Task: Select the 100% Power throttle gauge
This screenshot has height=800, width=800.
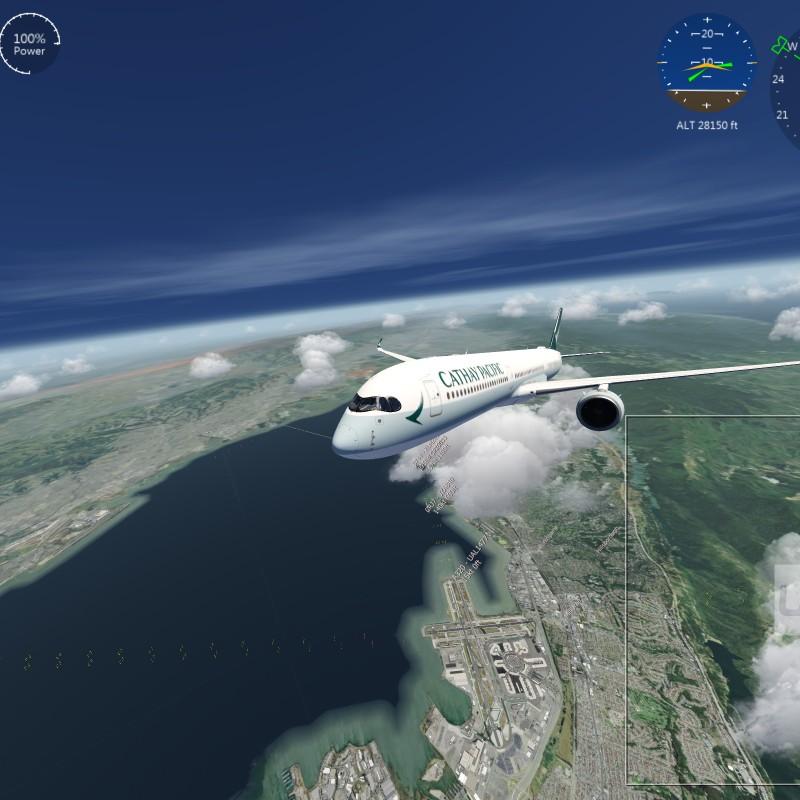Action: tap(29, 45)
